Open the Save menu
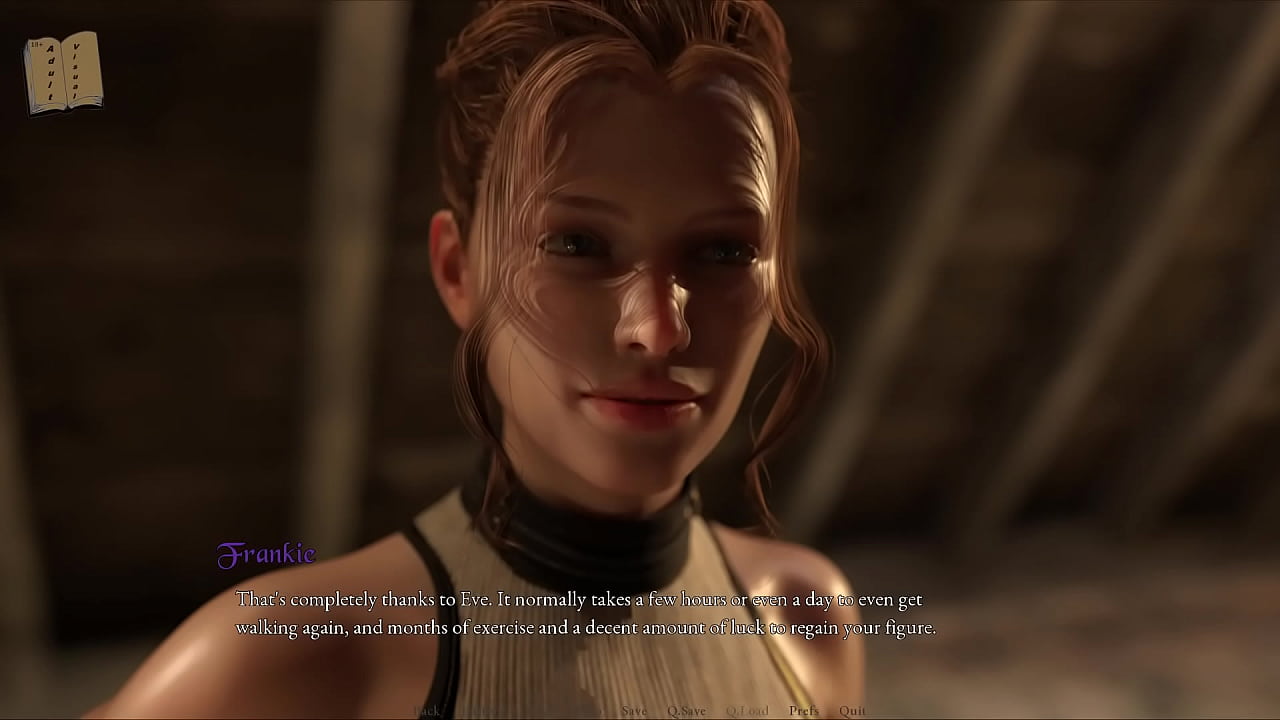This screenshot has width=1280, height=720. point(633,711)
